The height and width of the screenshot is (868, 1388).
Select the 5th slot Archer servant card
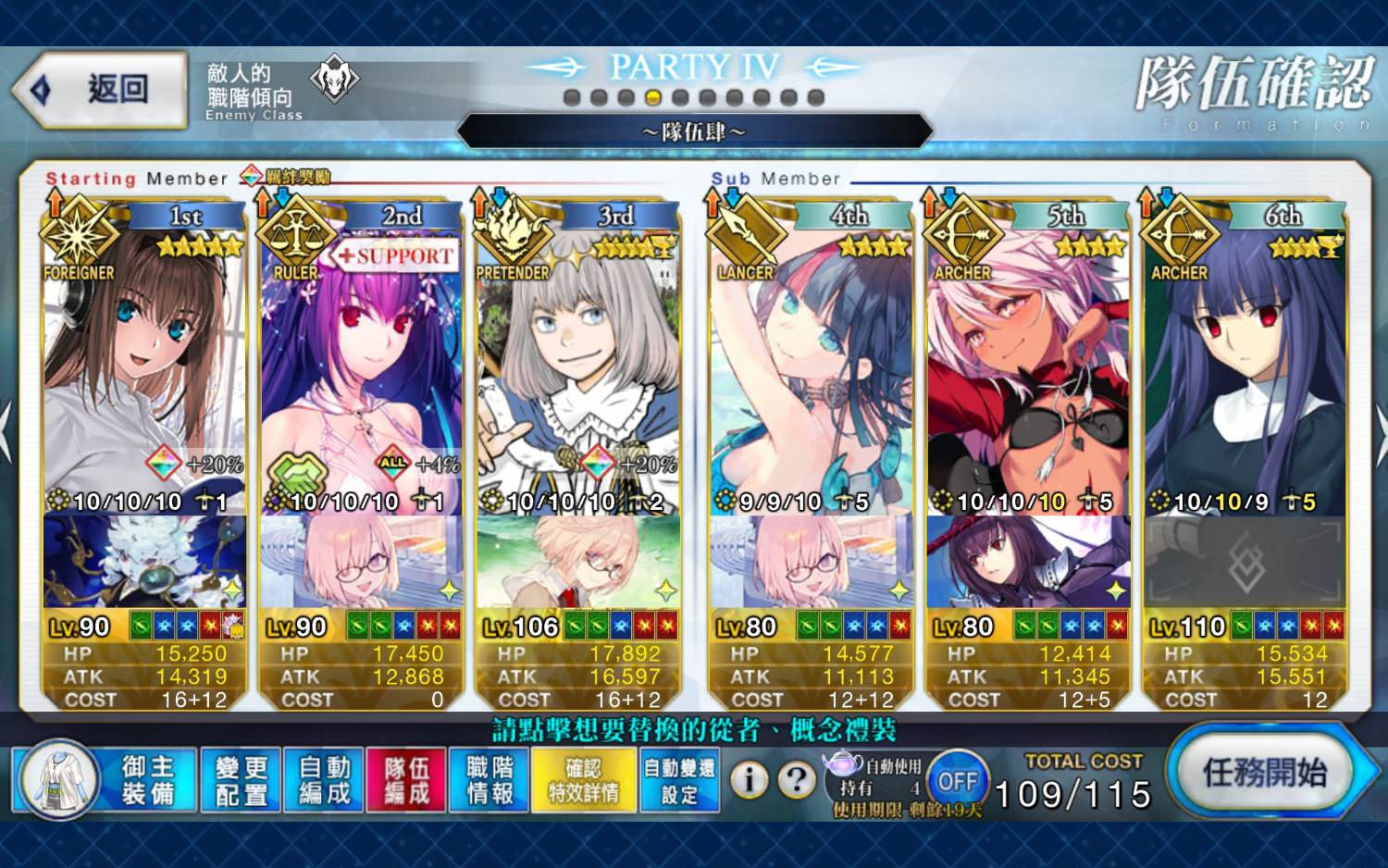[1028, 370]
